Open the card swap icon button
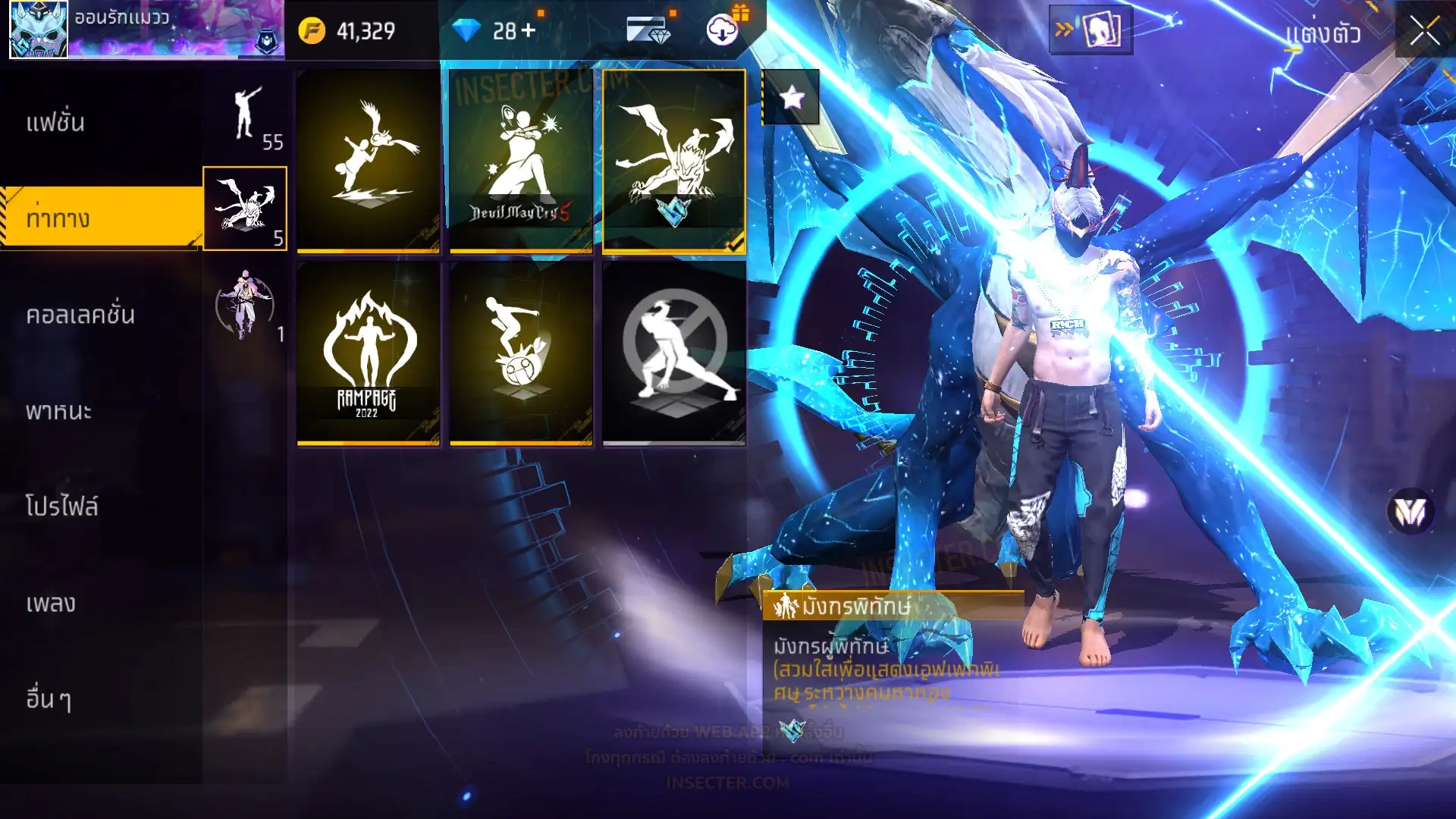 (x=1090, y=30)
